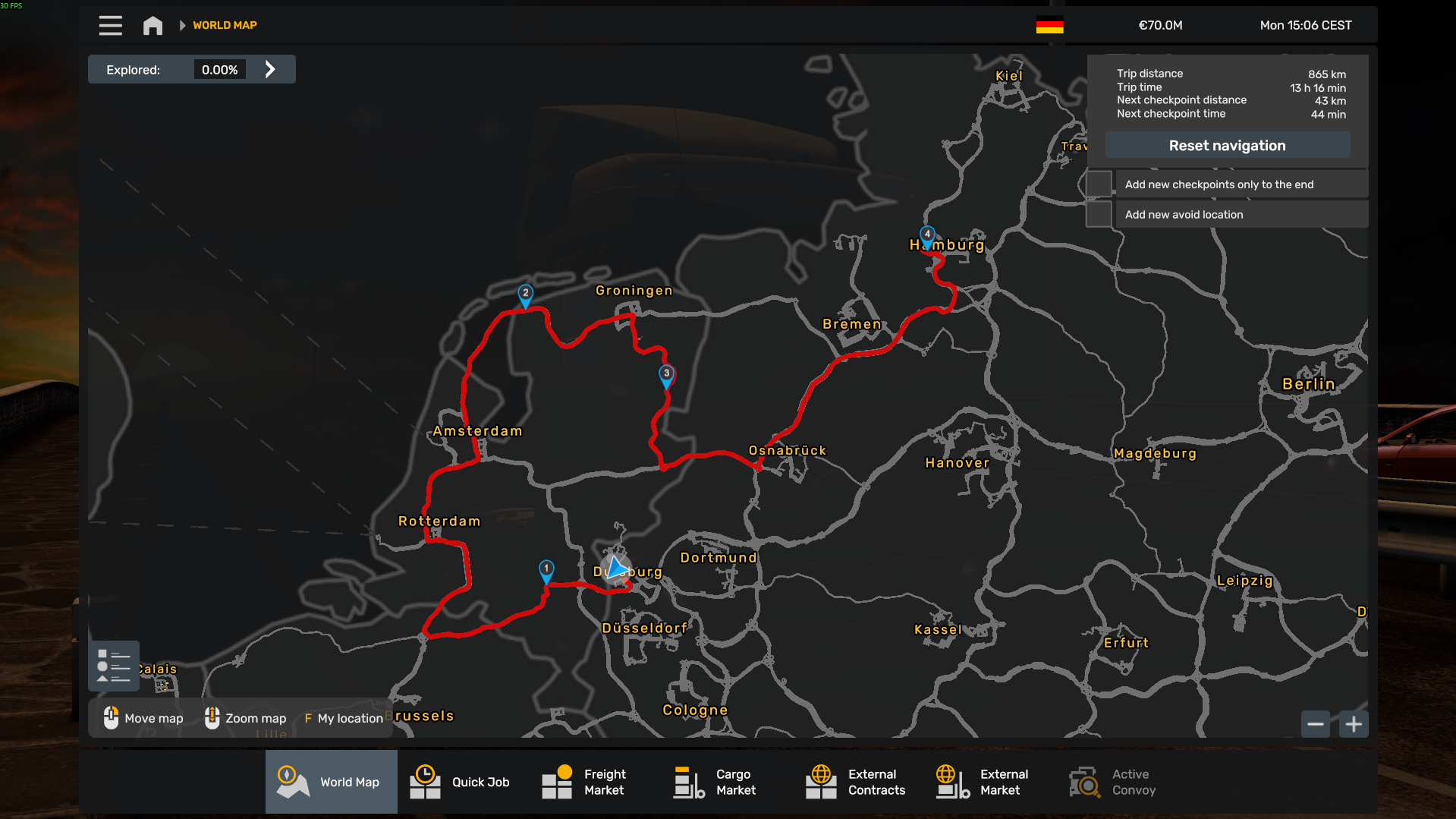Open External Contracts
1456x819 pixels.
[857, 782]
